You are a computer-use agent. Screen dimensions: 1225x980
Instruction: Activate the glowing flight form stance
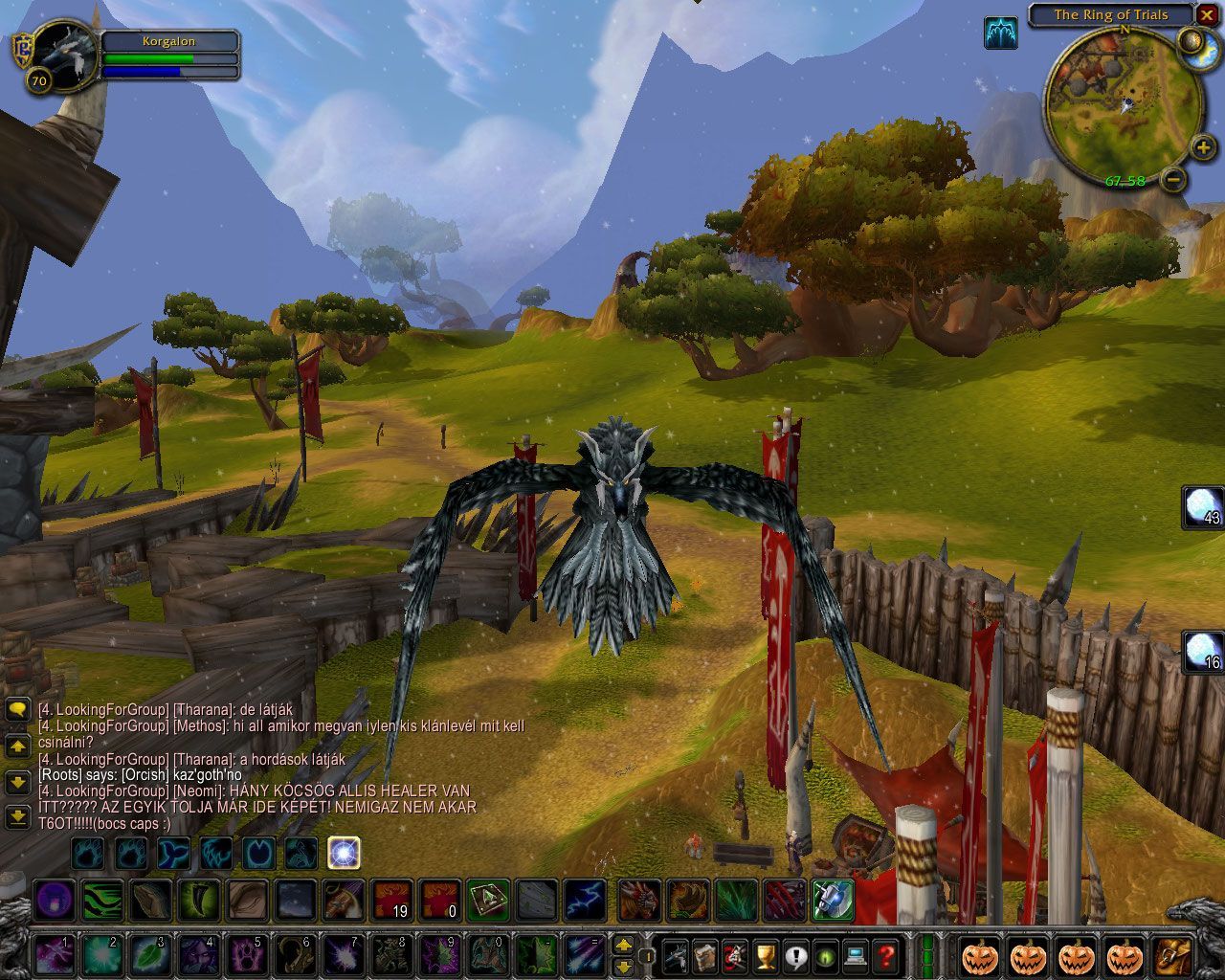pyautogui.click(x=344, y=851)
